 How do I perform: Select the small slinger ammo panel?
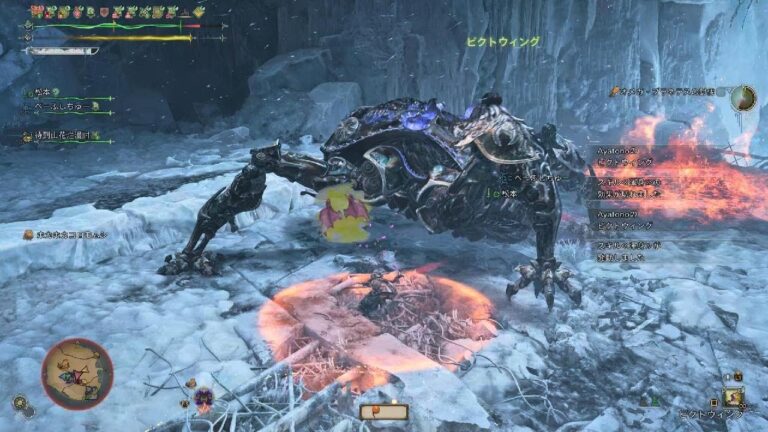click(x=385, y=411)
